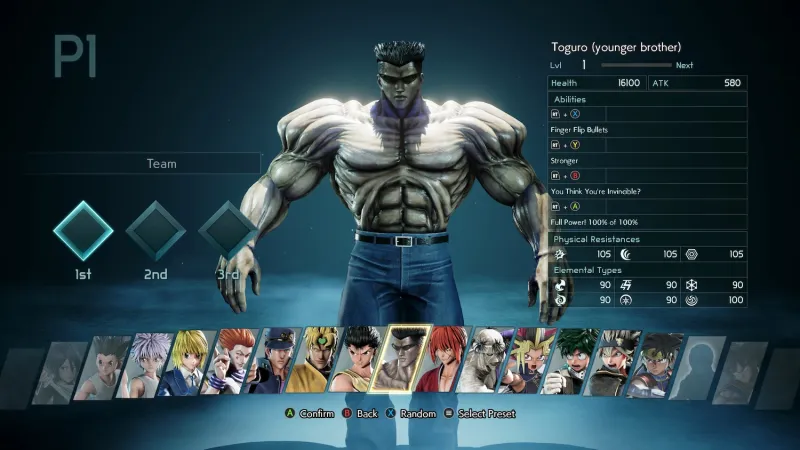Select the 1st team slot diamond

coord(83,231)
